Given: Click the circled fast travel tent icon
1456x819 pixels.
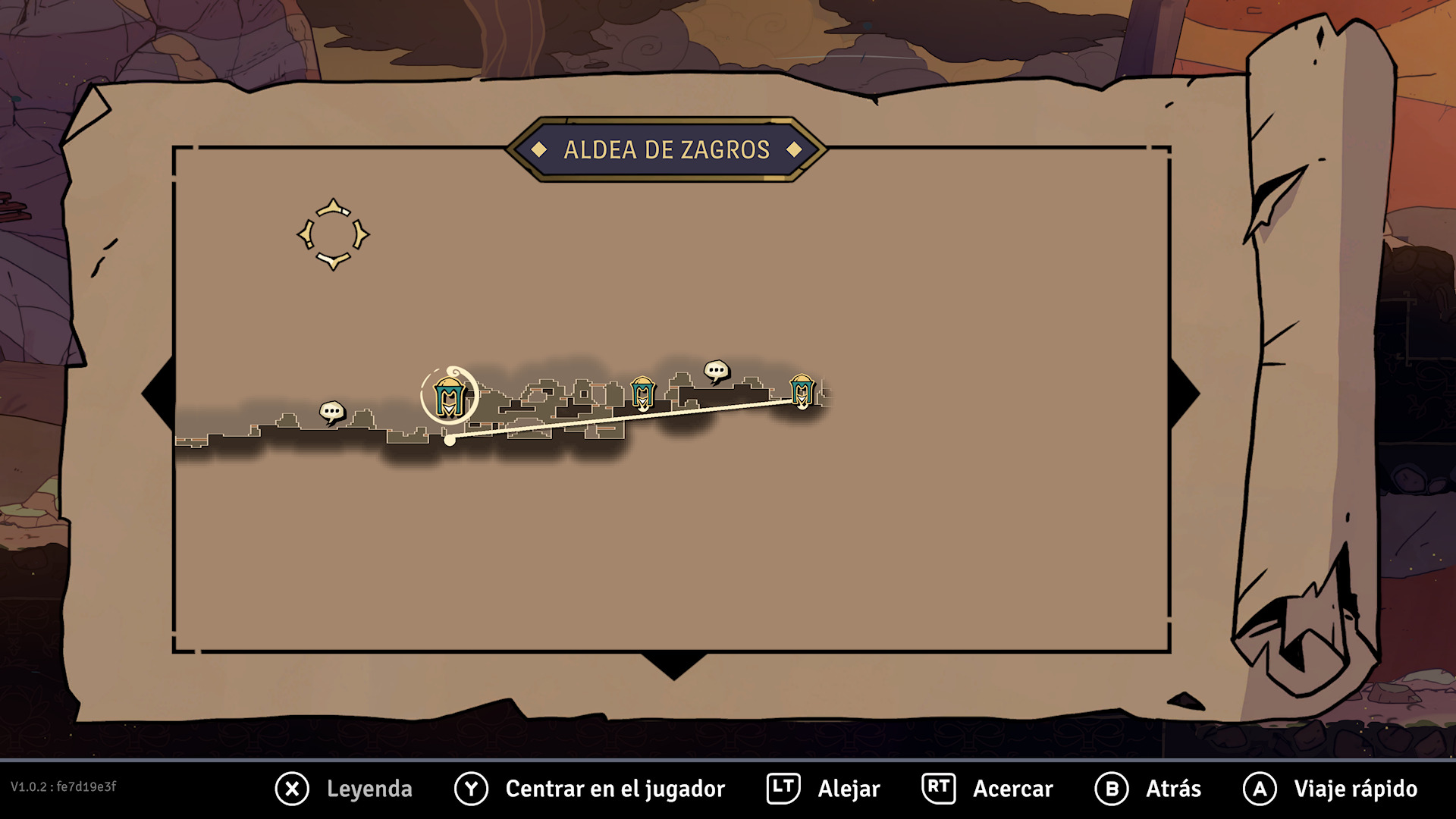Looking at the screenshot, I should 450,395.
